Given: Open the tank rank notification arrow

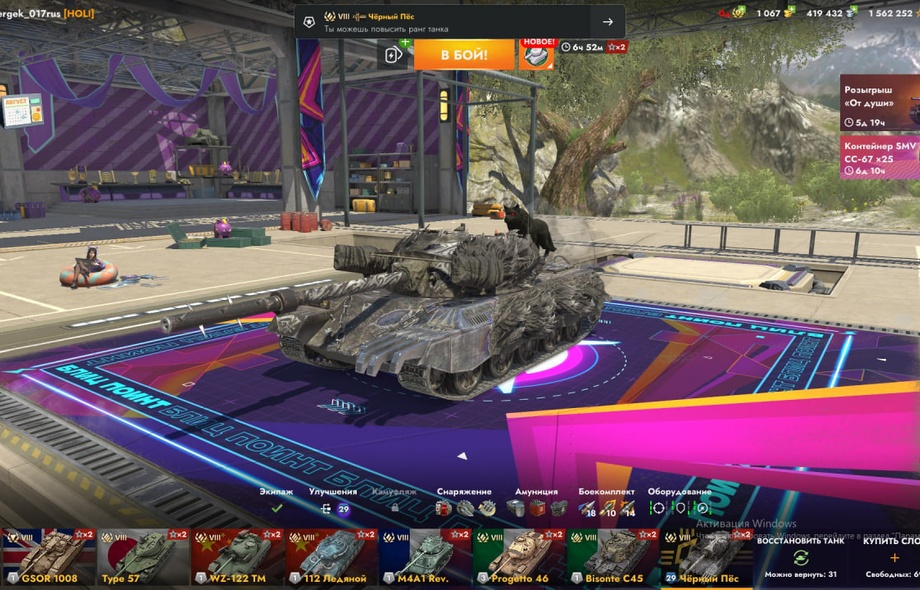Looking at the screenshot, I should [x=607, y=22].
